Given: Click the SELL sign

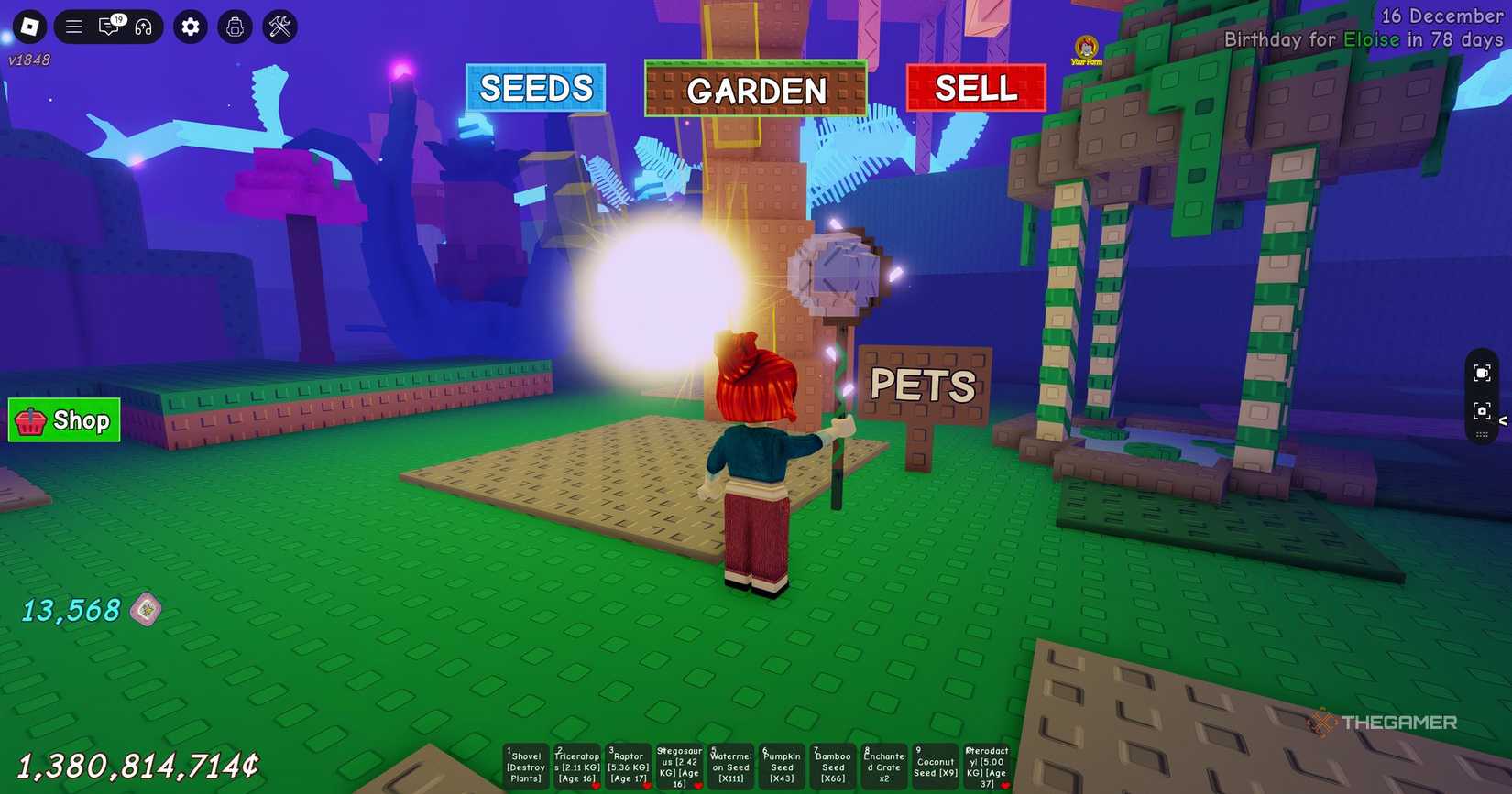Looking at the screenshot, I should pos(976,88).
